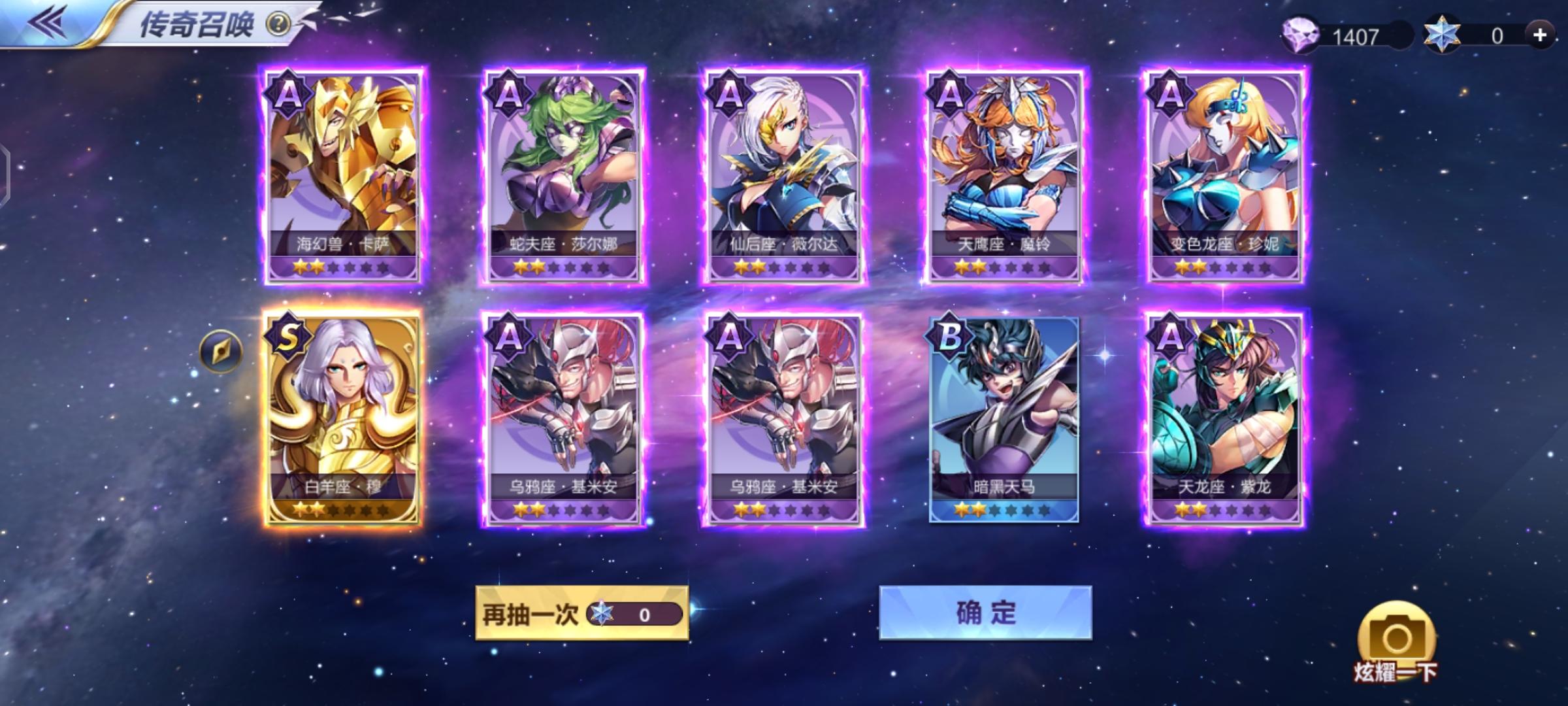Click the A rank badge on 海幻兽·卡萨 card
This screenshot has width=1568, height=706.
[289, 93]
